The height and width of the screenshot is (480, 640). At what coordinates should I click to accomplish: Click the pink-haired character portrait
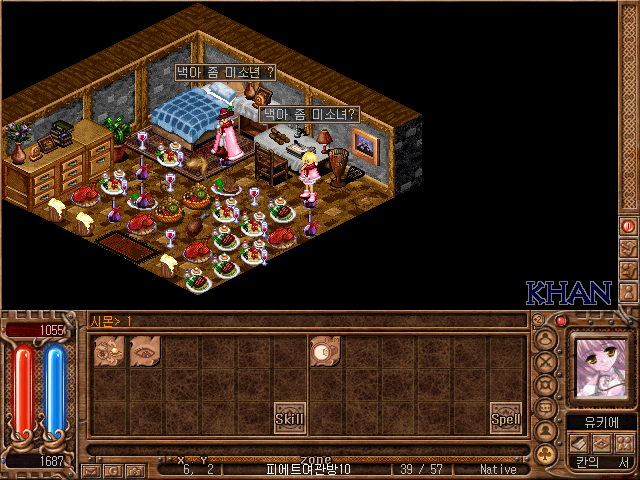599,366
